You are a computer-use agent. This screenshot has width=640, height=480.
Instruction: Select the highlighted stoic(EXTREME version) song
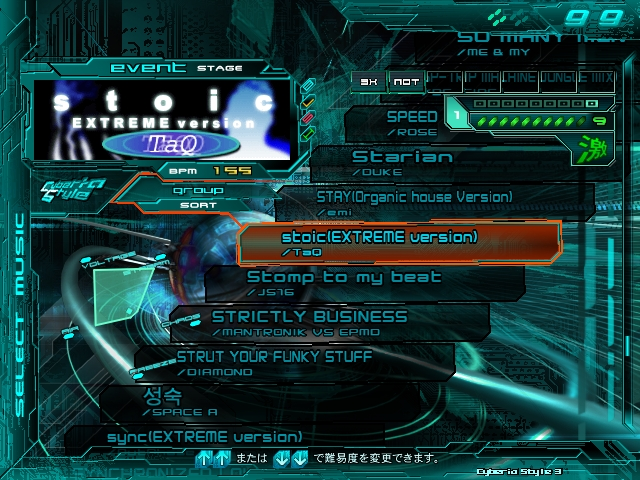(x=380, y=243)
